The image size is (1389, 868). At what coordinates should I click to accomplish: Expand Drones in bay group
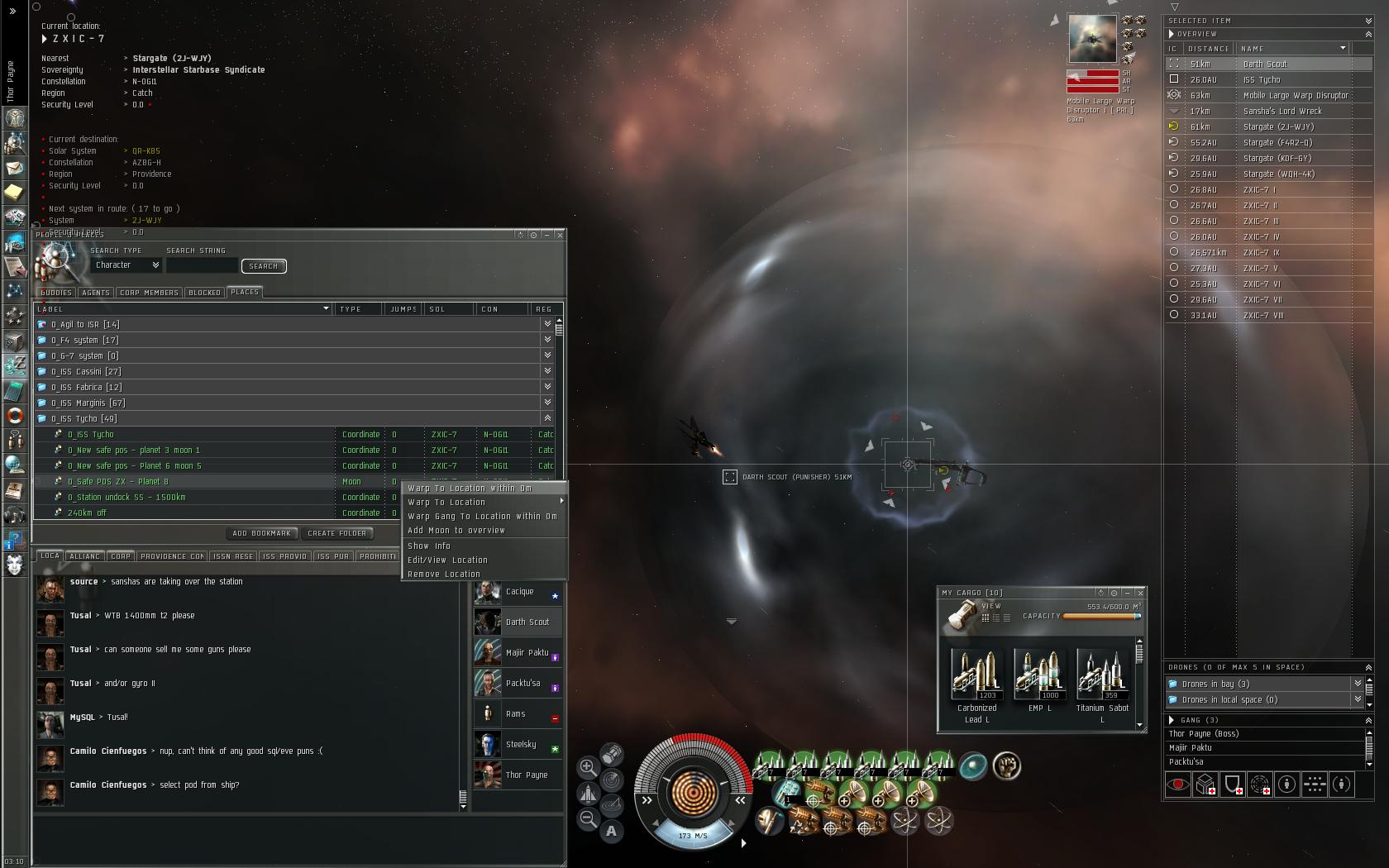click(1357, 684)
